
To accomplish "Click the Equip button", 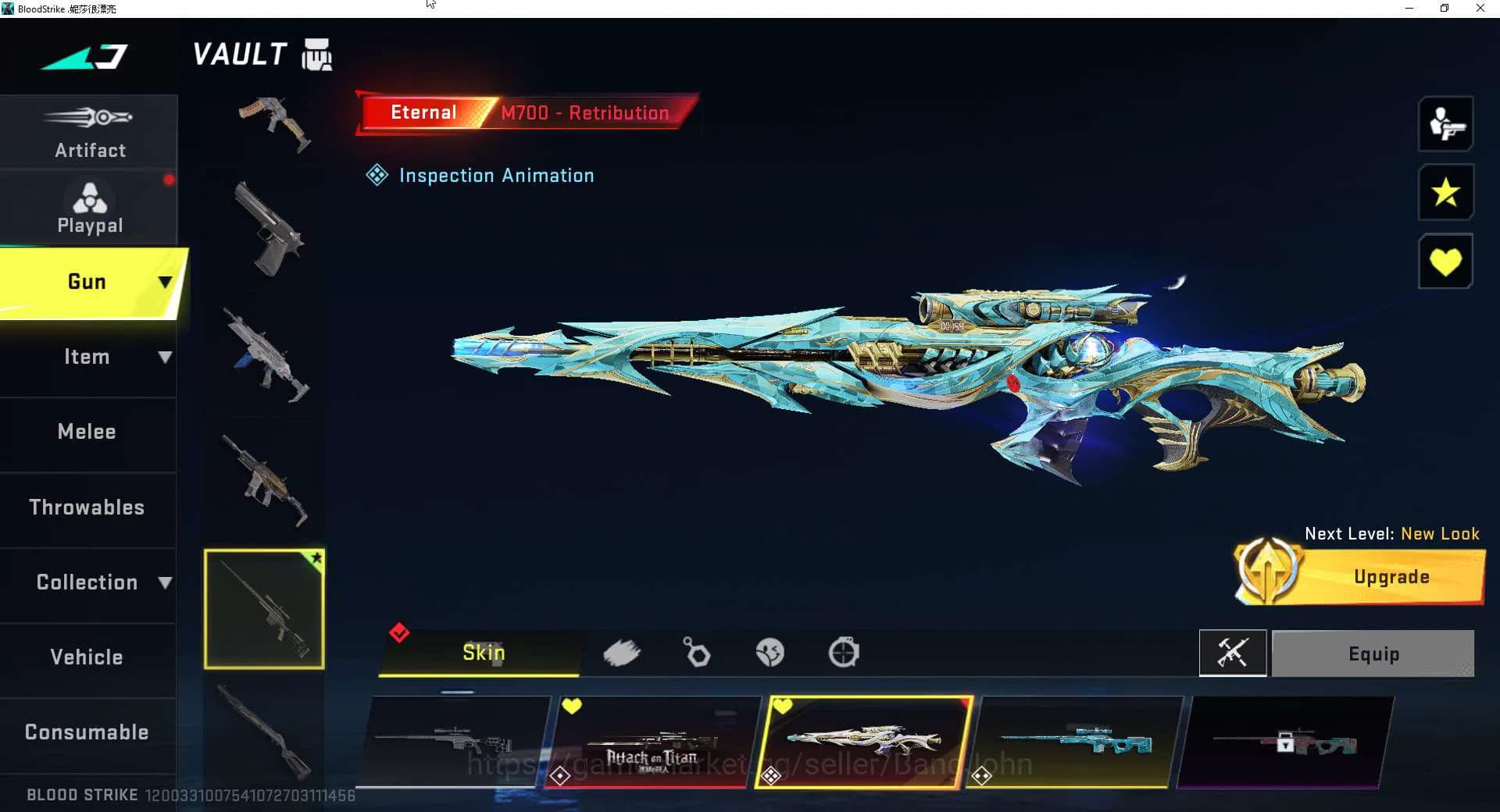I will coord(1373,653).
